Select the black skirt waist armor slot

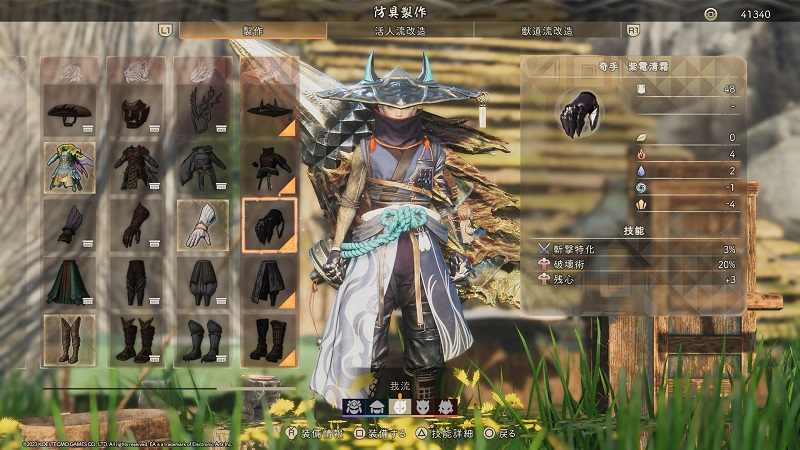(x=269, y=281)
